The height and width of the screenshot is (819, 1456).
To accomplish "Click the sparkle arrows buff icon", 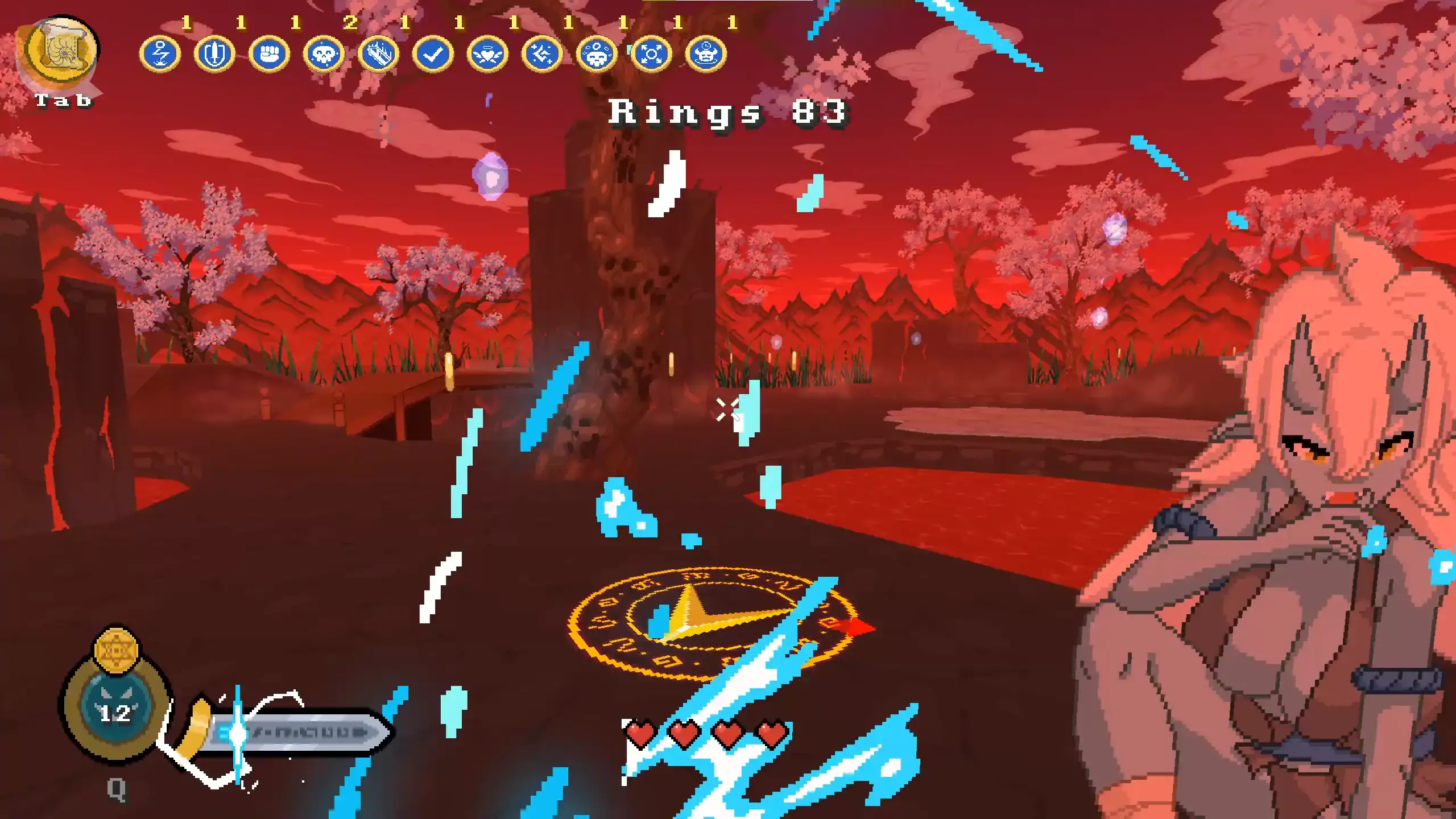I will [x=542, y=55].
